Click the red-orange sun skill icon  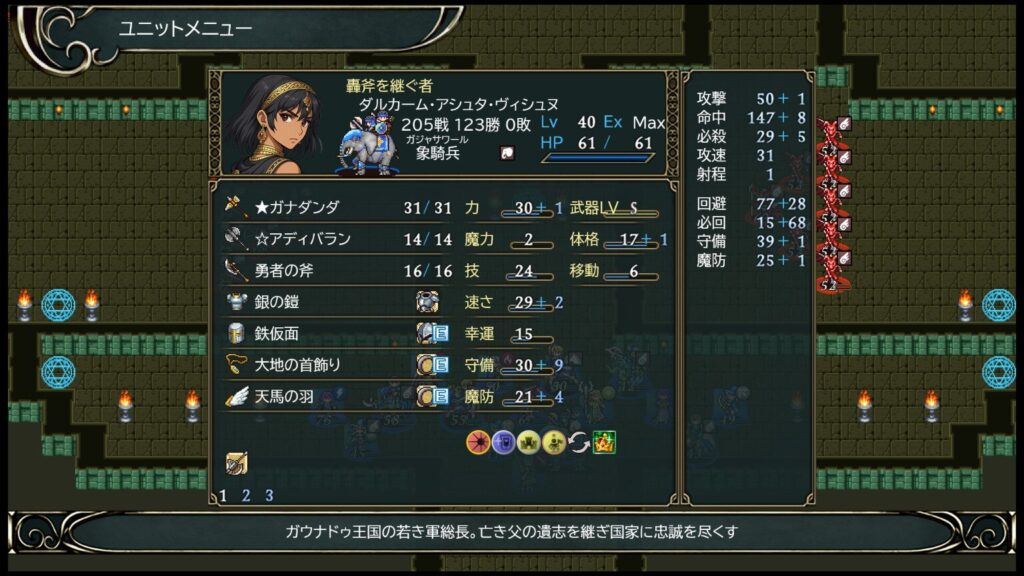[x=478, y=441]
